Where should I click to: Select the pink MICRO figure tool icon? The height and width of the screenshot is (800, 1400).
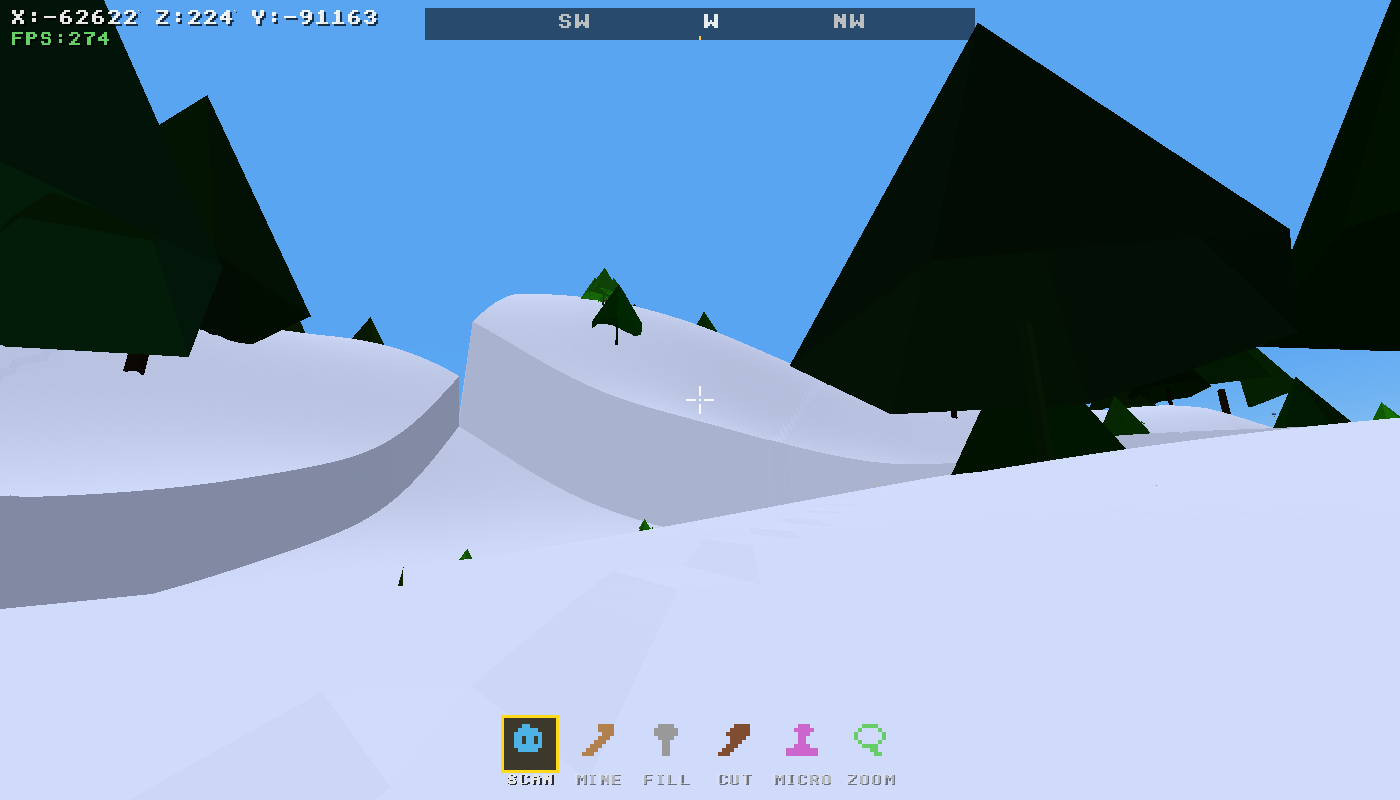coord(804,741)
